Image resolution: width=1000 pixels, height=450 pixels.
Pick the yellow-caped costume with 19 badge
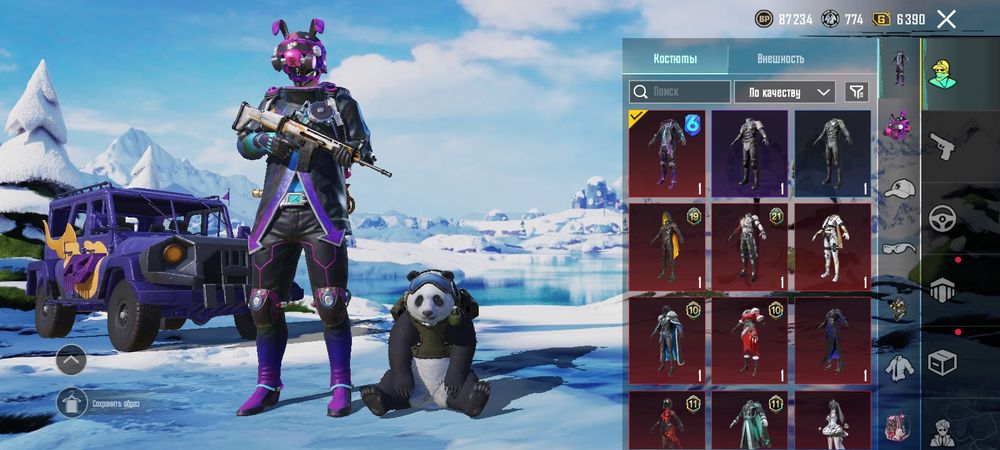click(x=666, y=246)
